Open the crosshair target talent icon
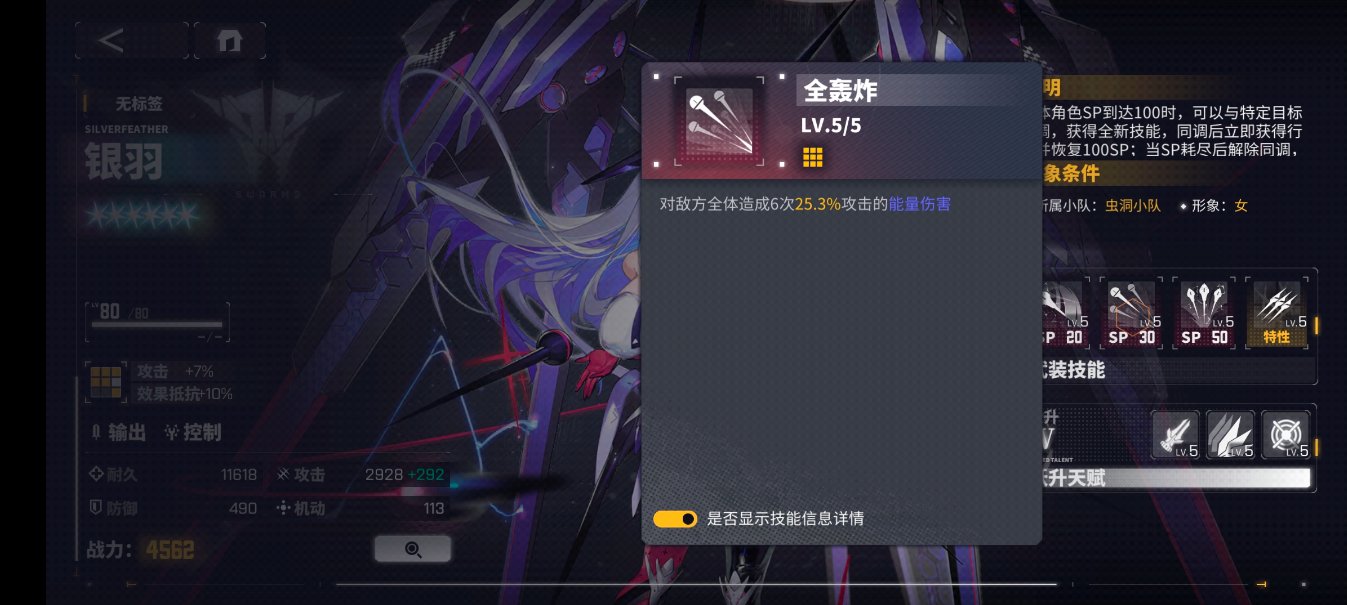This screenshot has height=605, width=1347. coord(1285,435)
